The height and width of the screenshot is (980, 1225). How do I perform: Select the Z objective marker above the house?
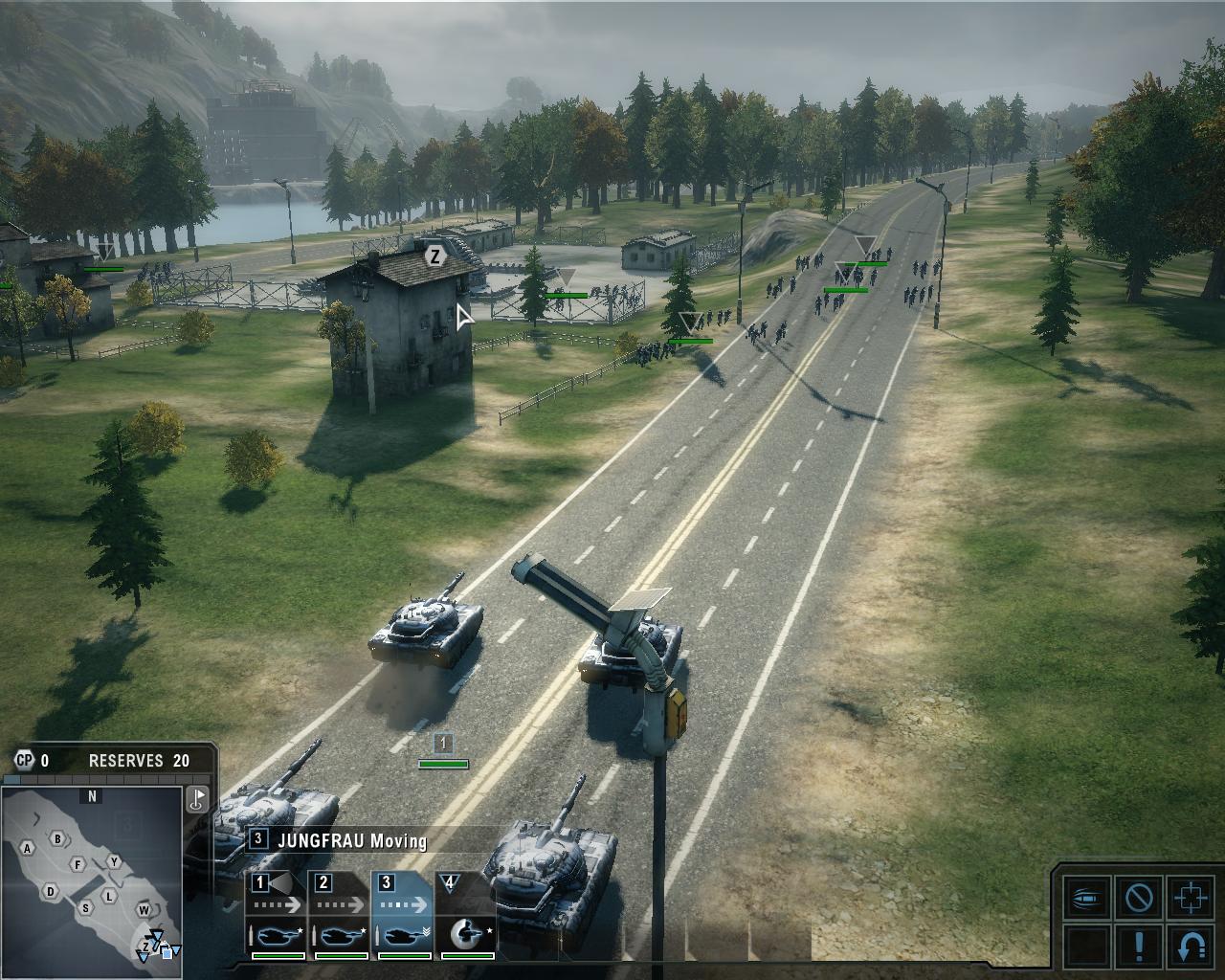(435, 256)
